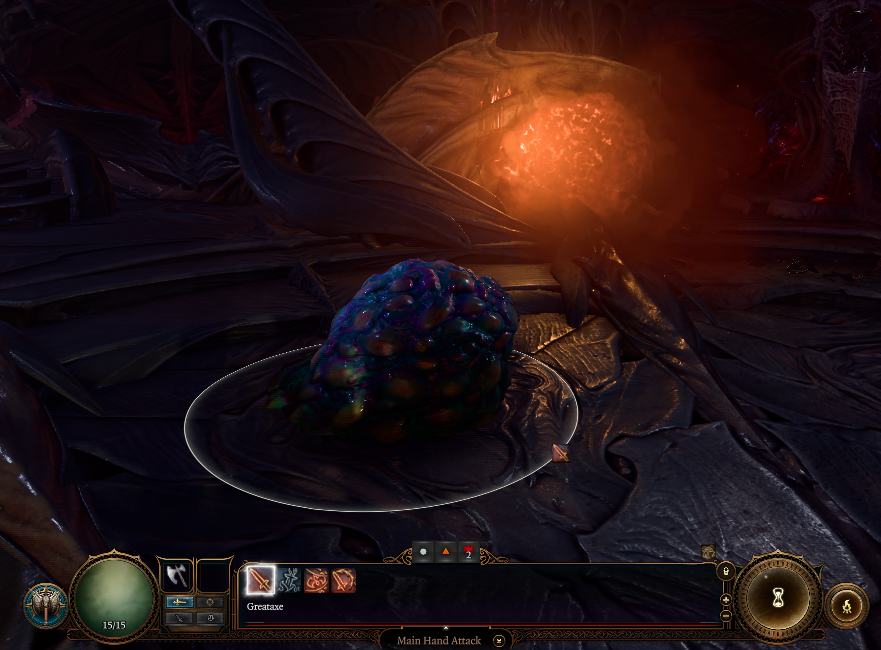
Task: Activate the blue running figure ability
Action: [288, 579]
